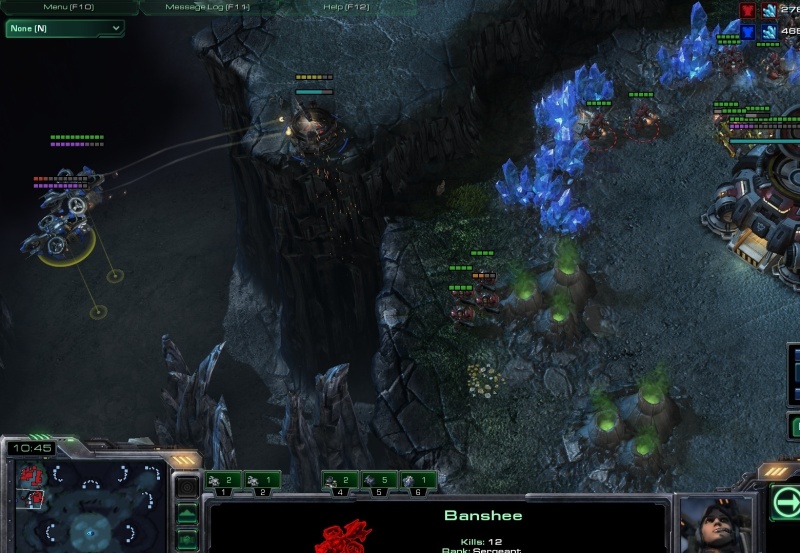The image size is (800, 553).
Task: Click the Banshee pilot portrait
Action: [x=715, y=525]
